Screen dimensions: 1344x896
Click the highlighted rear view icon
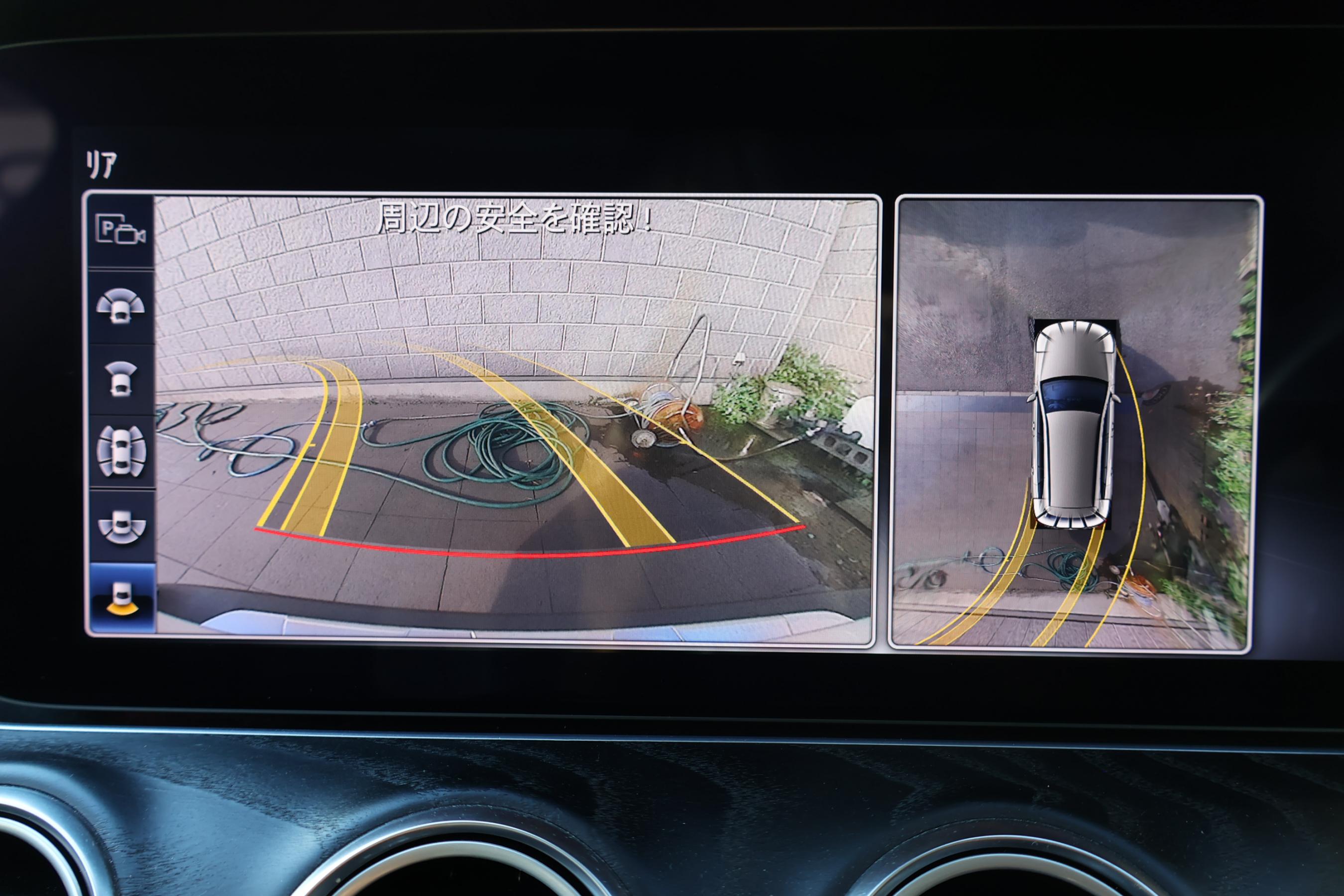[121, 598]
